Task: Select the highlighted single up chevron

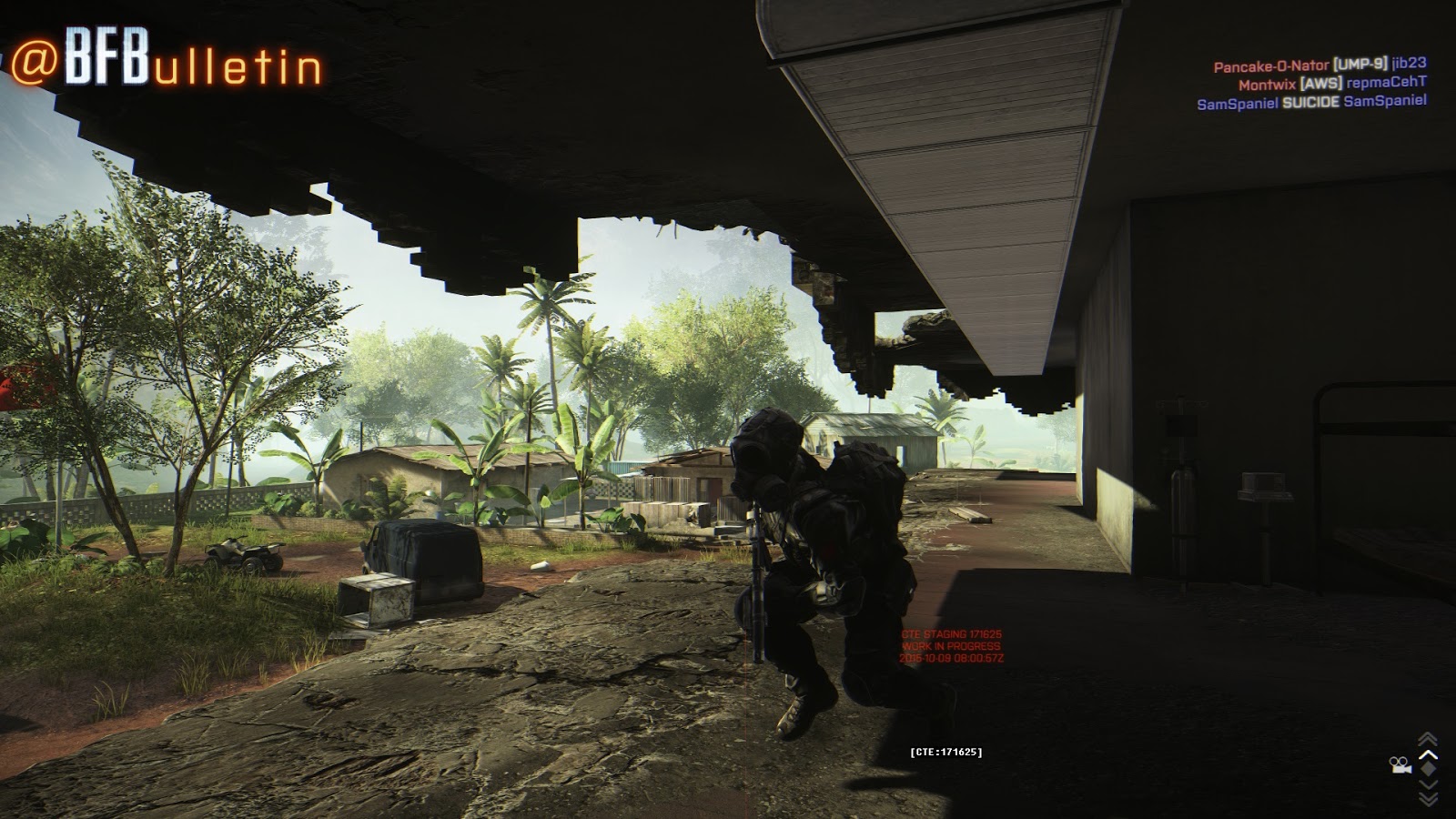Action: pyautogui.click(x=1427, y=754)
